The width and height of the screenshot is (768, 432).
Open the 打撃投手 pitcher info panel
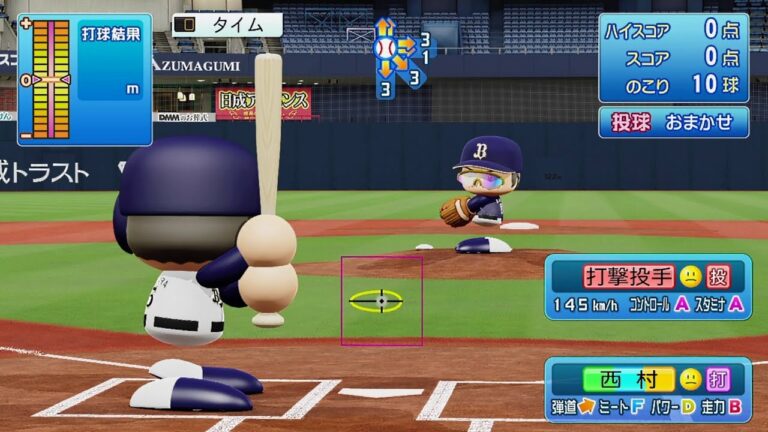point(648,288)
